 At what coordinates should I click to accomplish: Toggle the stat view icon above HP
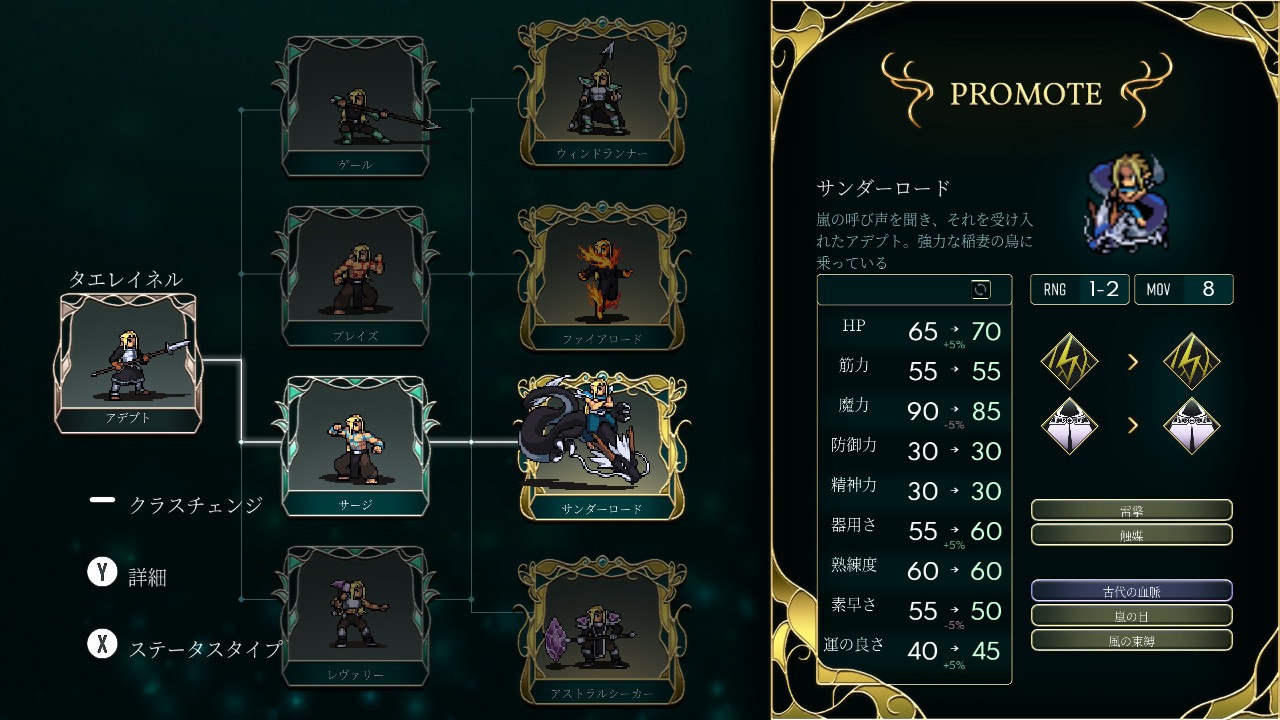click(x=981, y=290)
